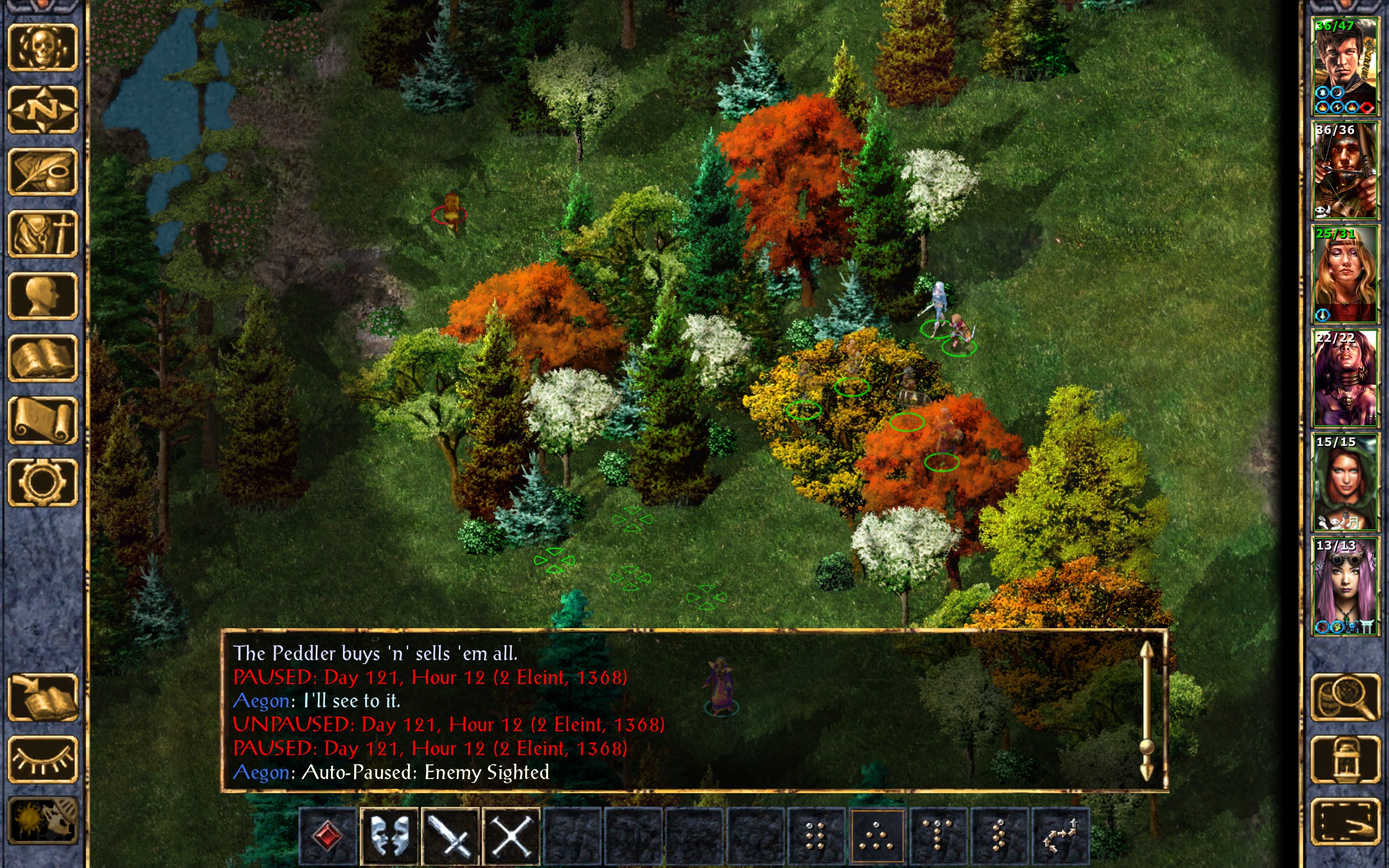
Task: Open the priest scroll icon
Action: click(x=42, y=420)
